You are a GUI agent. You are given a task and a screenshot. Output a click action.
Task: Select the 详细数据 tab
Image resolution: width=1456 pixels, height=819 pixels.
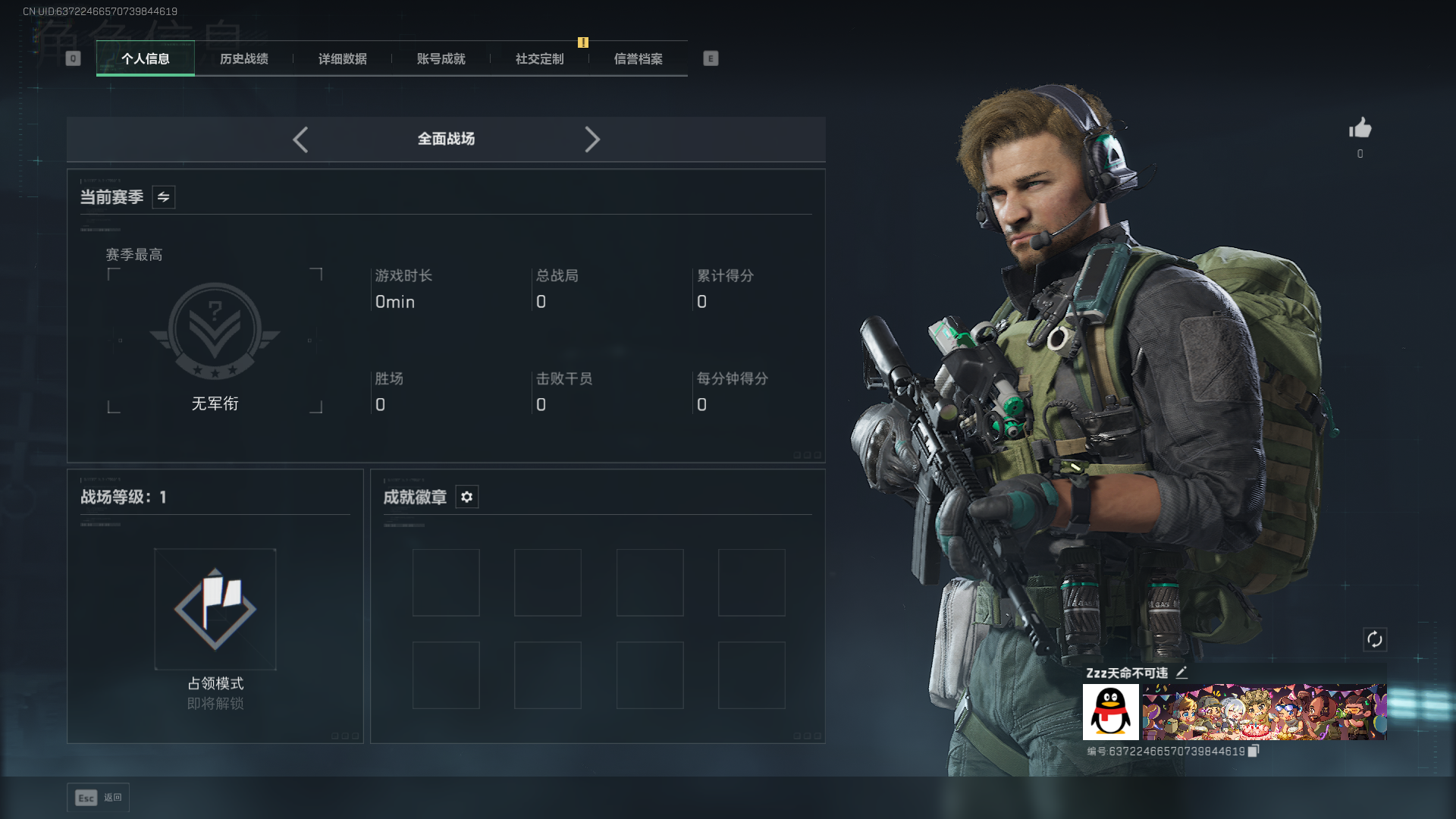pyautogui.click(x=343, y=58)
